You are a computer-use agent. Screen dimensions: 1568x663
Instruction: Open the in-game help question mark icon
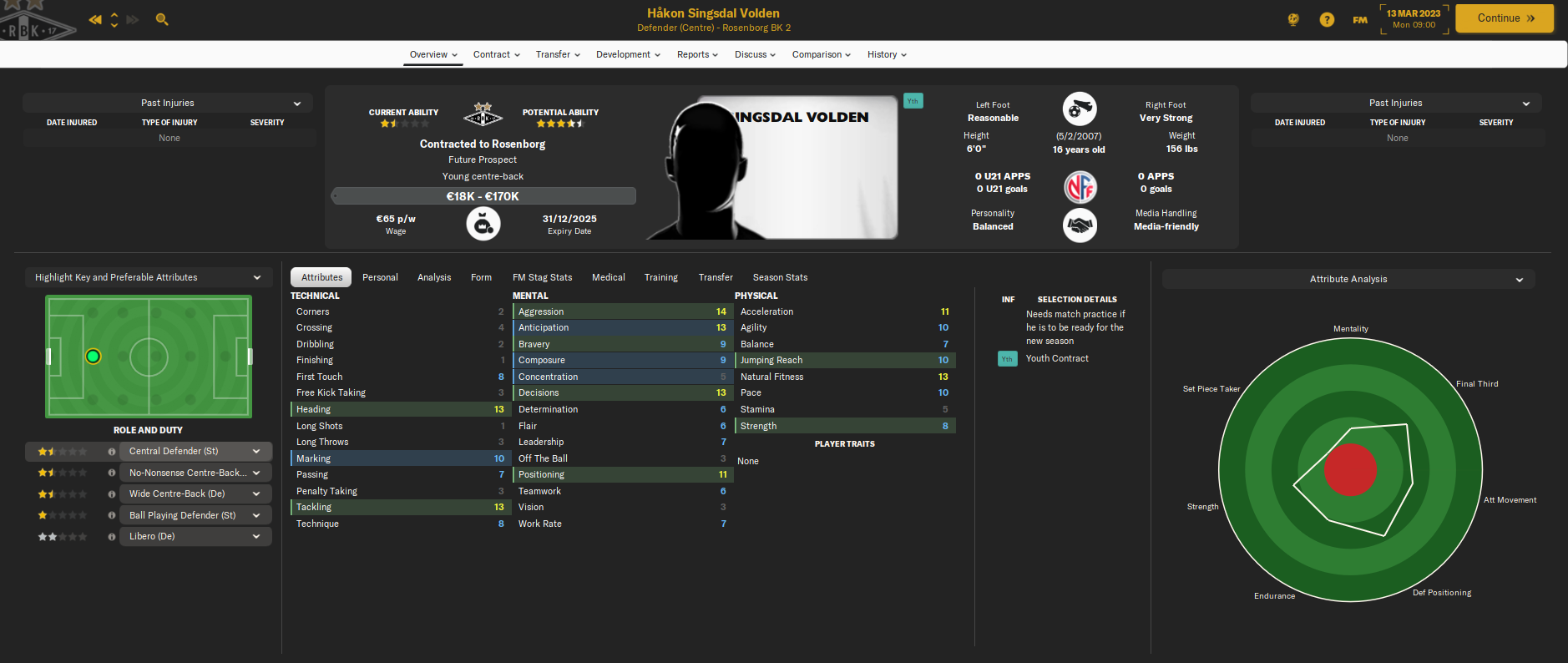pyautogui.click(x=1327, y=19)
